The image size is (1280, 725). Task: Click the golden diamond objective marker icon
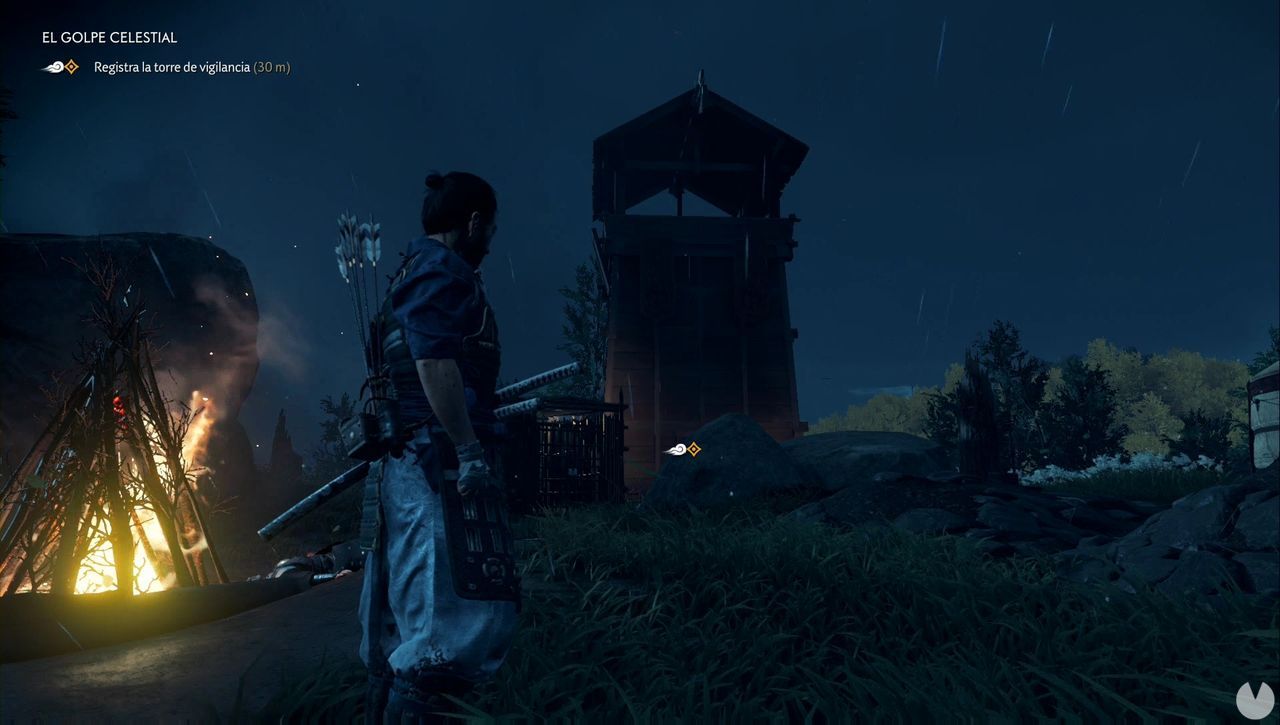(70, 67)
